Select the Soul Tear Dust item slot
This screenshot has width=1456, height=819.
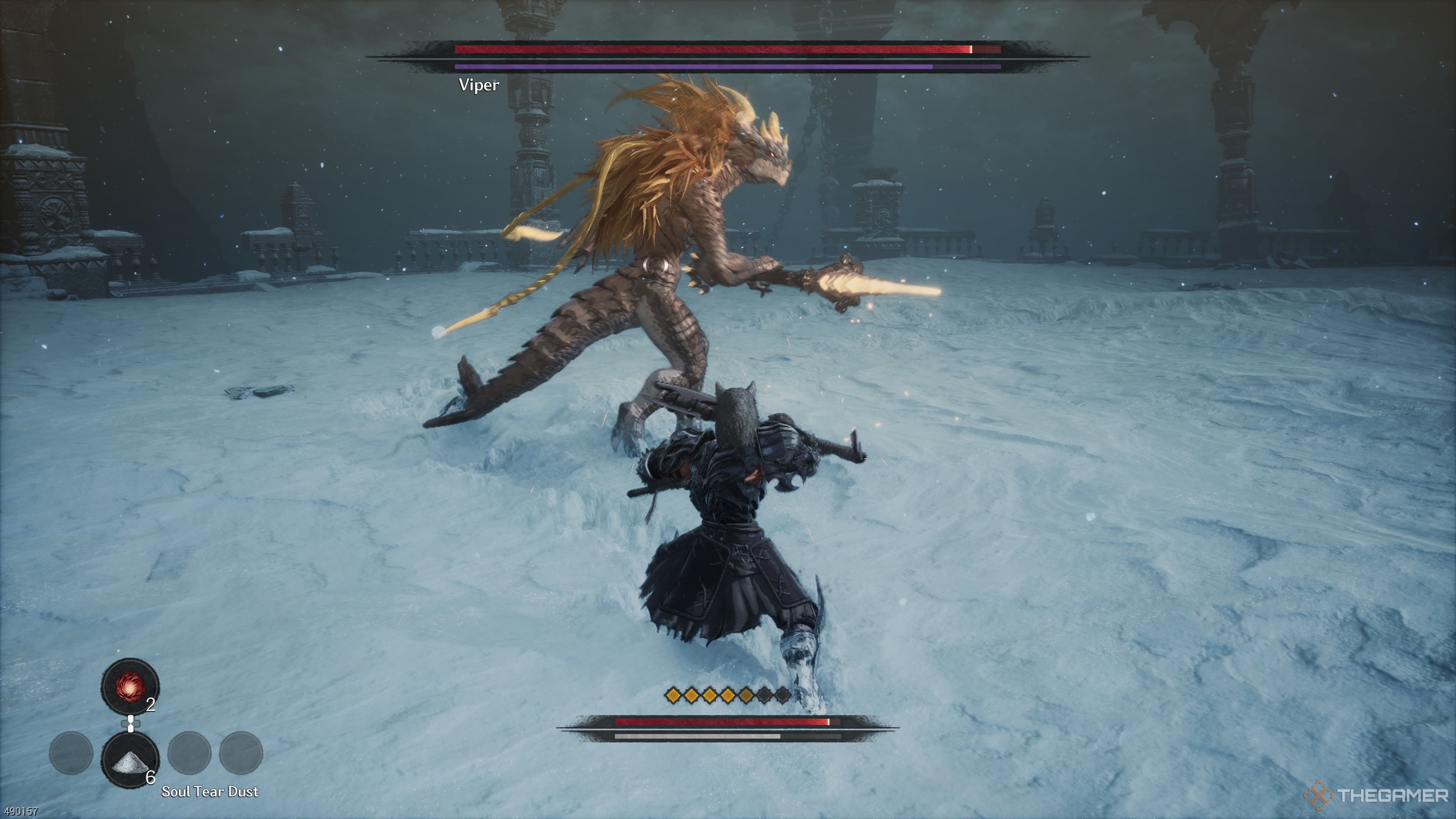pyautogui.click(x=130, y=759)
